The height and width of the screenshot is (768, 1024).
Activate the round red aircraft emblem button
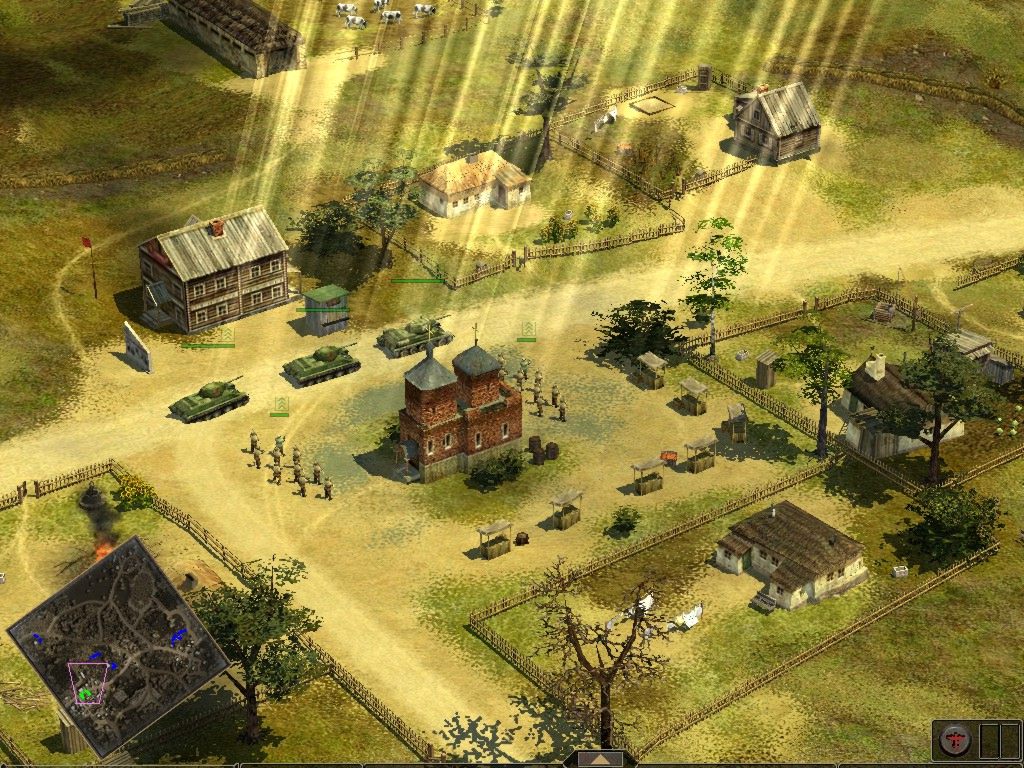point(955,740)
